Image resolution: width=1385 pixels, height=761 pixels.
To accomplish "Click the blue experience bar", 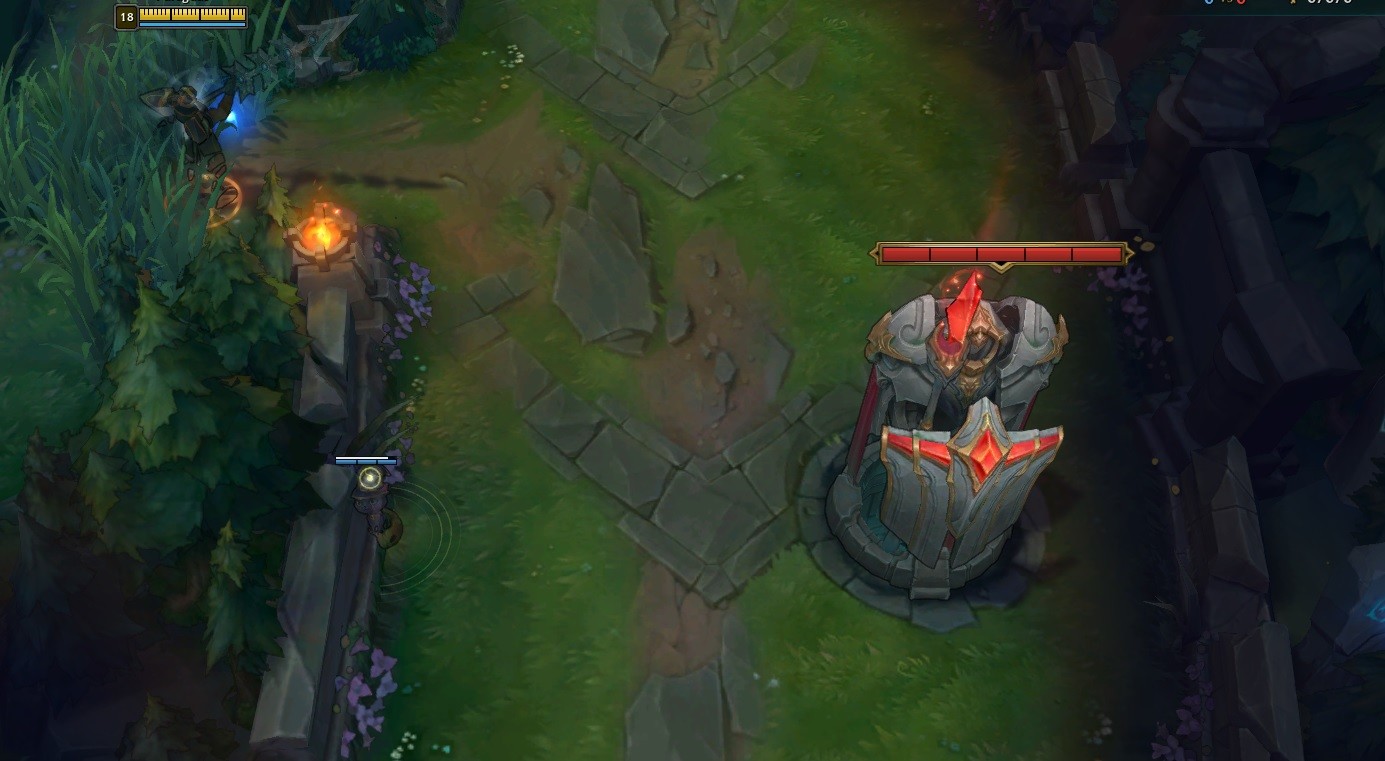I will (192, 25).
